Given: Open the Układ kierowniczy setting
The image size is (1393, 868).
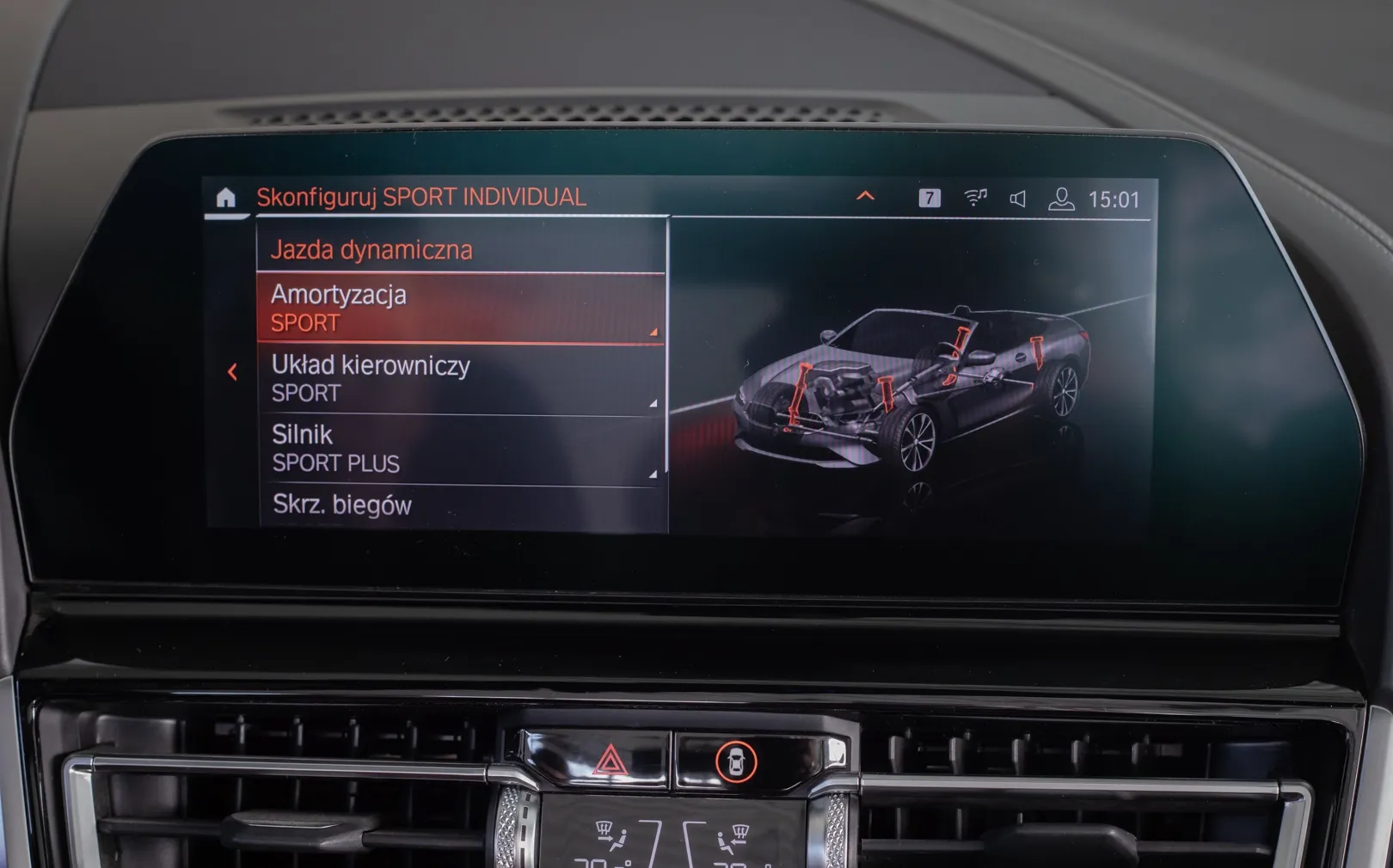Looking at the screenshot, I should click(461, 379).
